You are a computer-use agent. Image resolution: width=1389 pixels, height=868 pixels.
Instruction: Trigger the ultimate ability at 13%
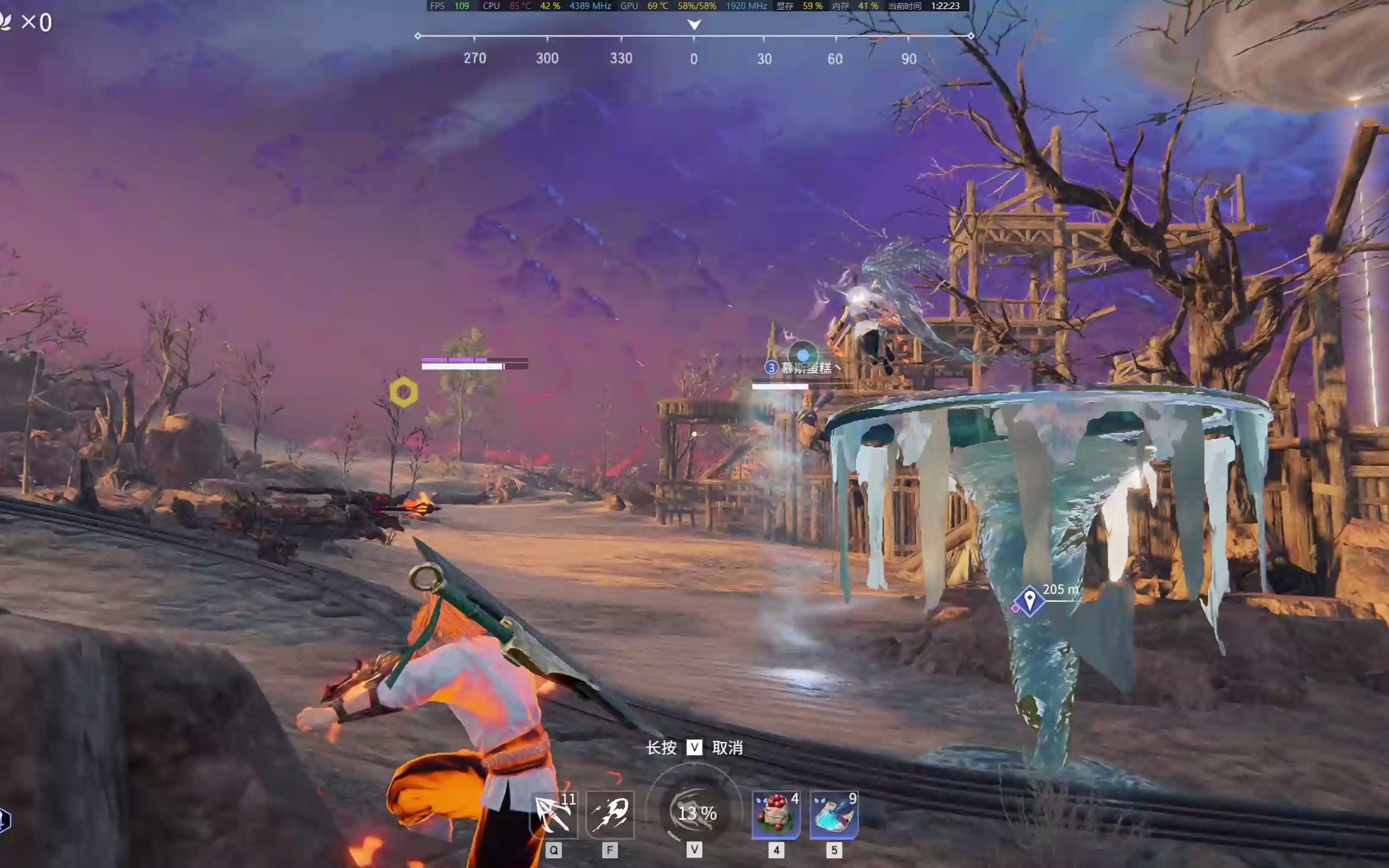click(x=694, y=812)
